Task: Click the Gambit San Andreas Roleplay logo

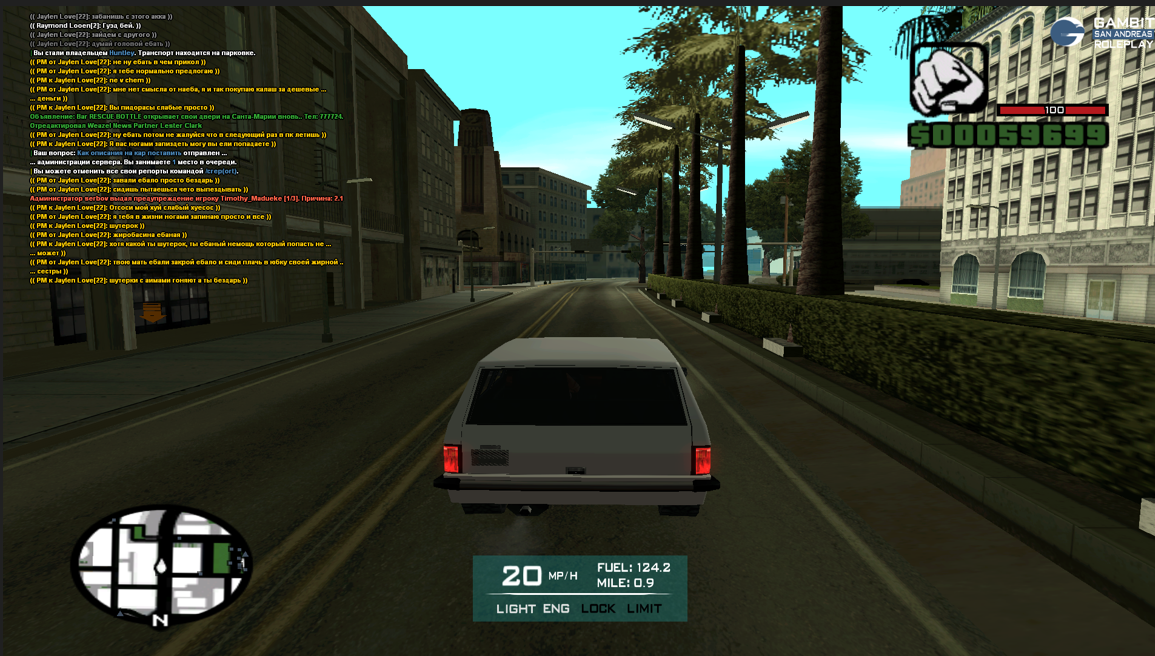Action: click(1101, 32)
